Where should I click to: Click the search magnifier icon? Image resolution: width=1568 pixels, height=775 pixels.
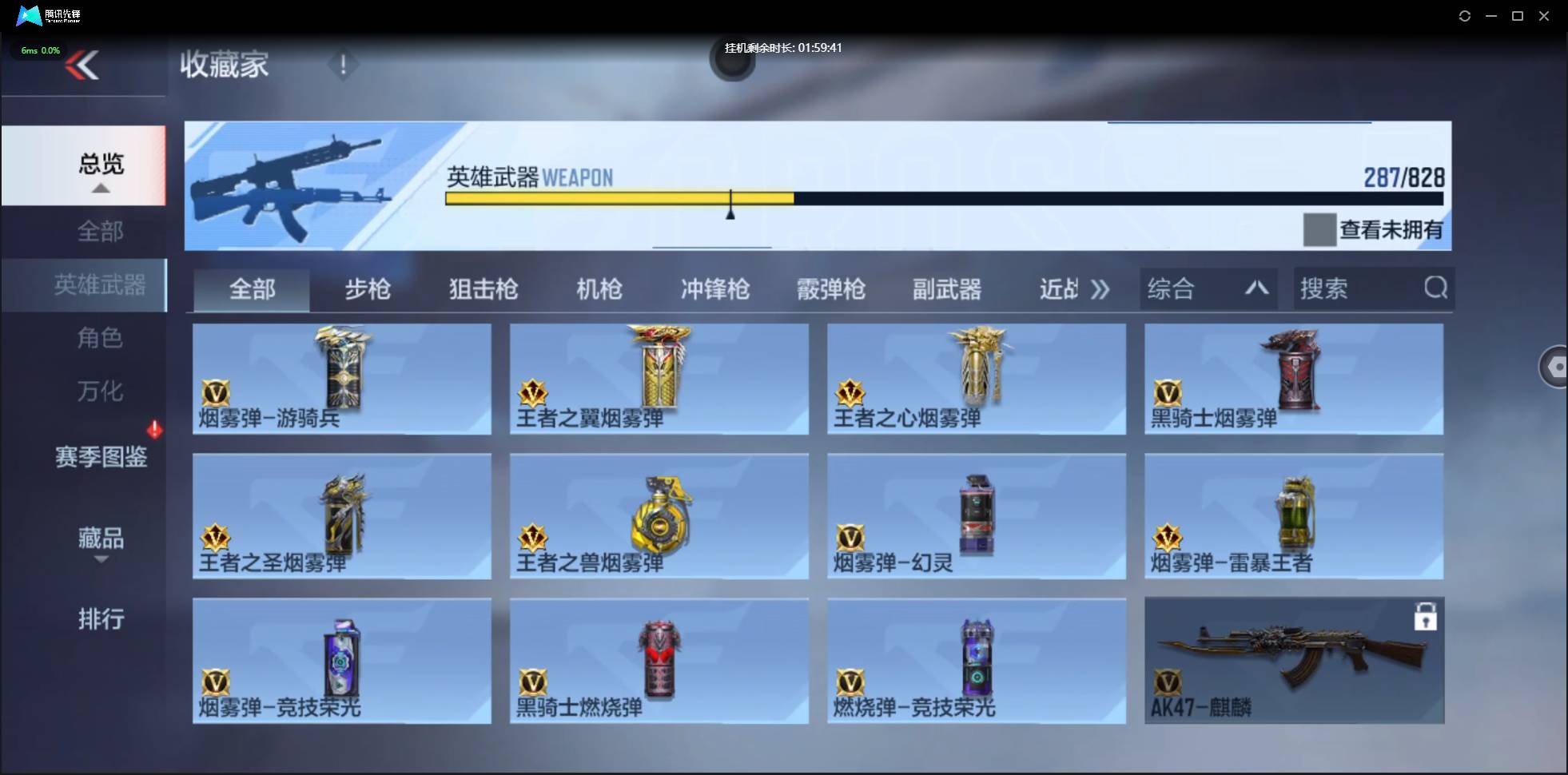(x=1436, y=288)
